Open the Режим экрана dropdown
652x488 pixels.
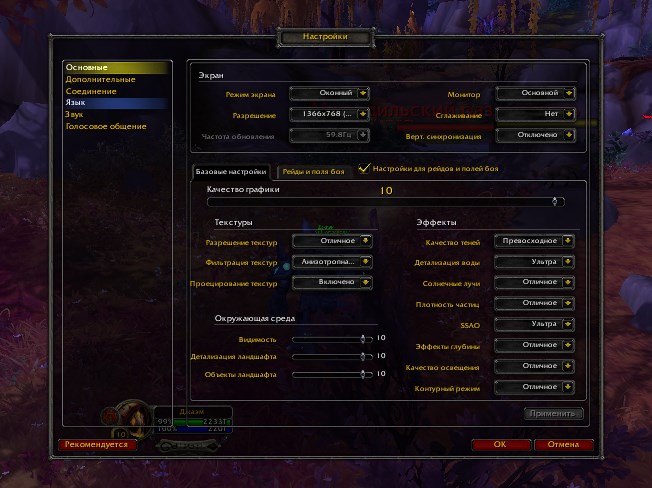(x=330, y=93)
